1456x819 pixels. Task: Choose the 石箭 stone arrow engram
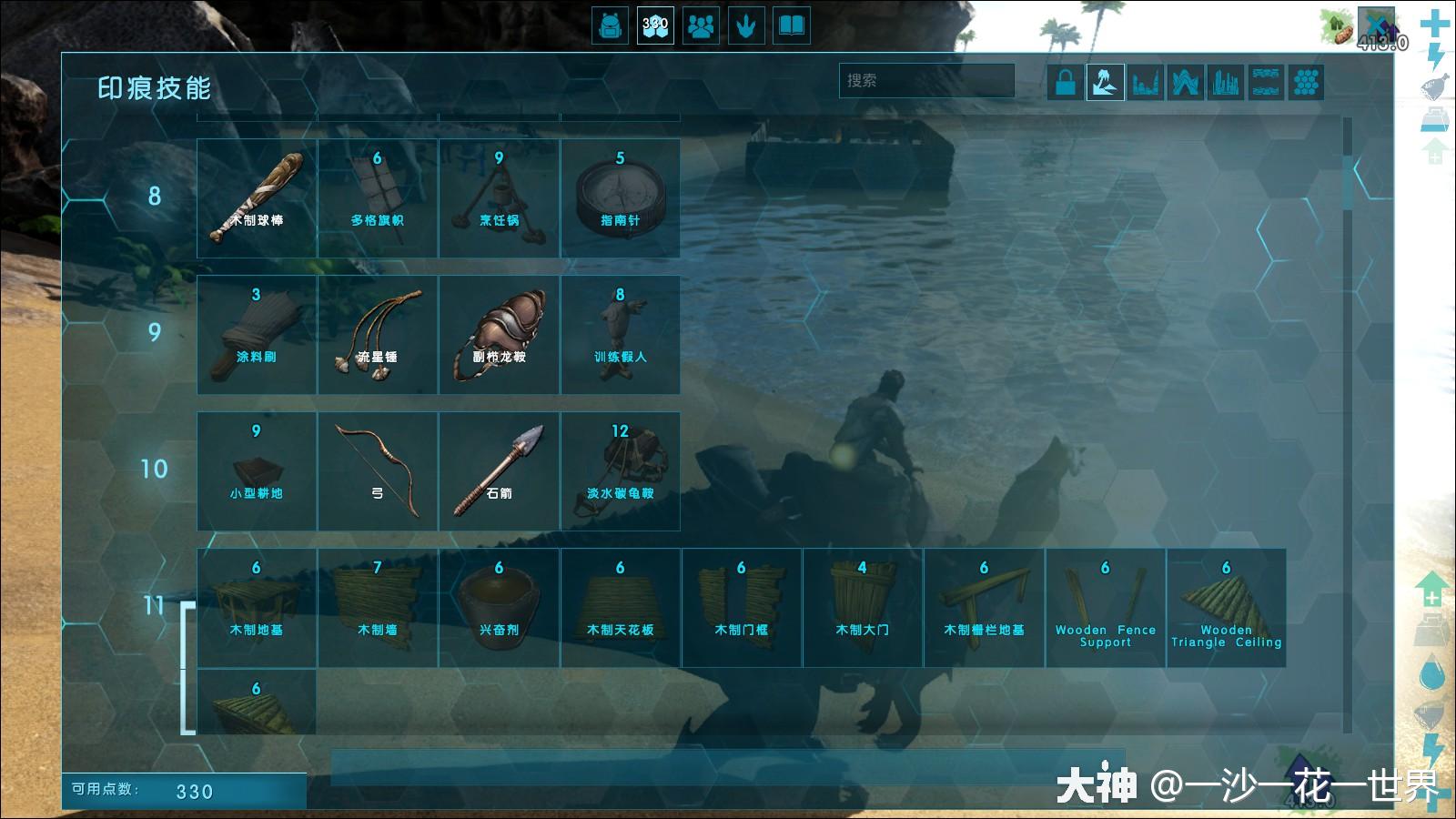click(499, 471)
